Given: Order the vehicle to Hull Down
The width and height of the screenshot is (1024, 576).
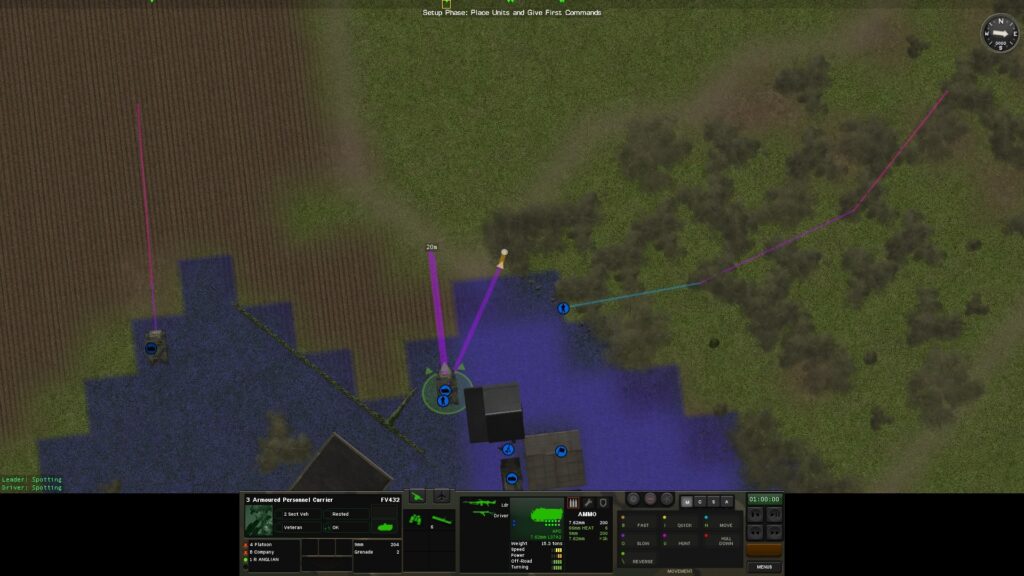Looking at the screenshot, I should 725,543.
